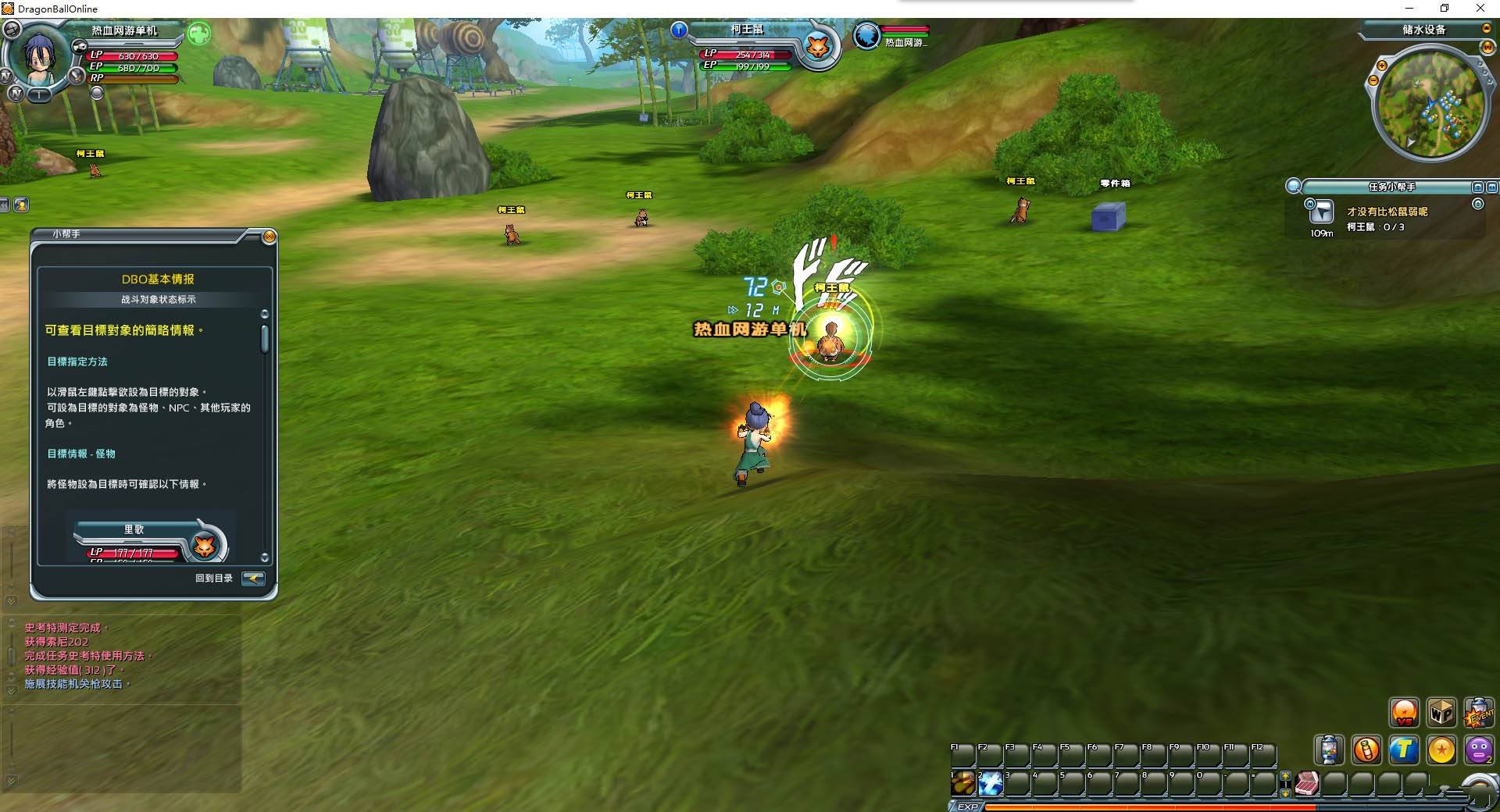The image size is (1500, 812).
Task: Activate the fist attack skill in slot 1
Action: click(962, 783)
